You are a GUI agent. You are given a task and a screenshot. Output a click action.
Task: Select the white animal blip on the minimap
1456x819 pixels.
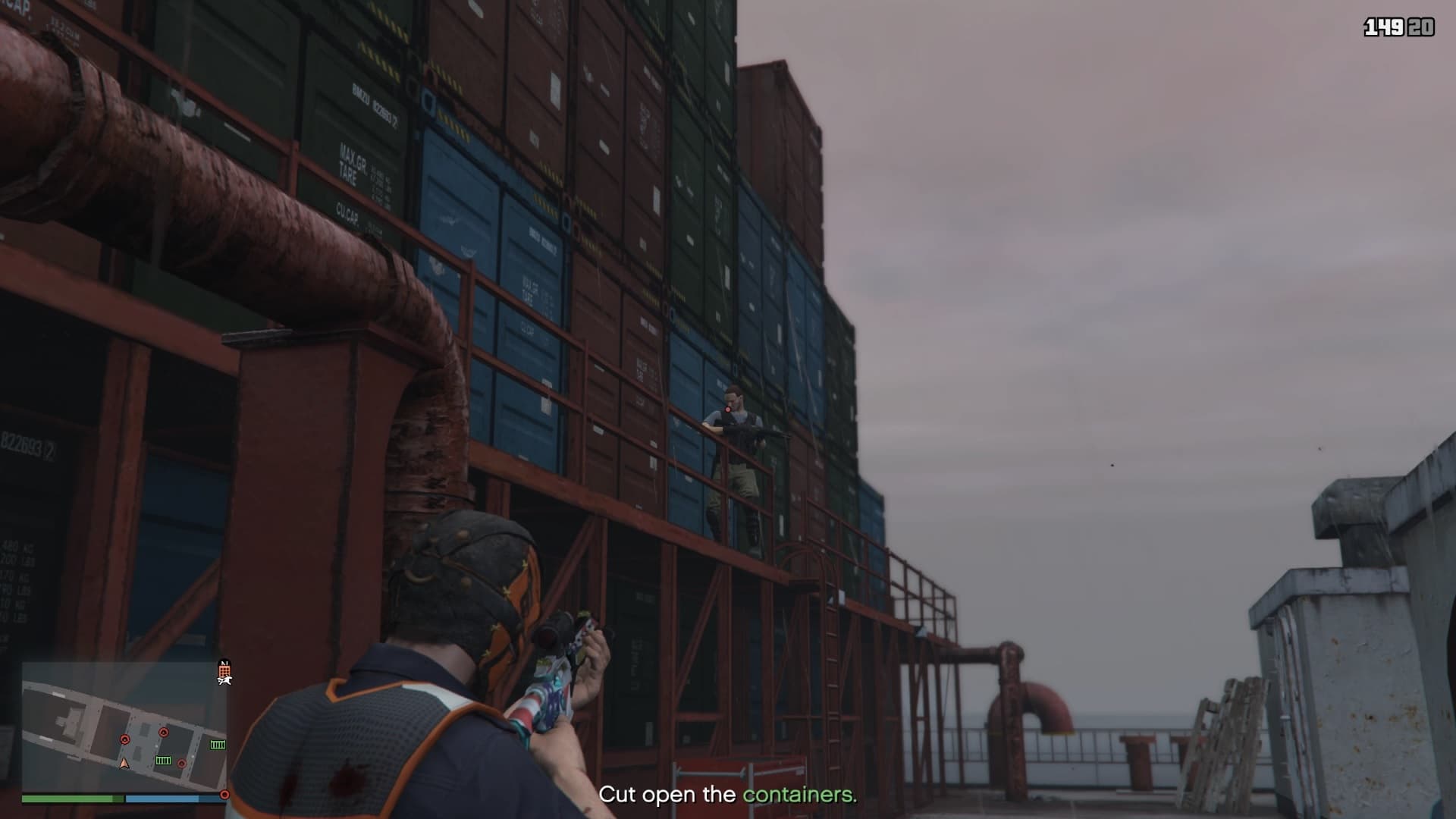[x=224, y=680]
